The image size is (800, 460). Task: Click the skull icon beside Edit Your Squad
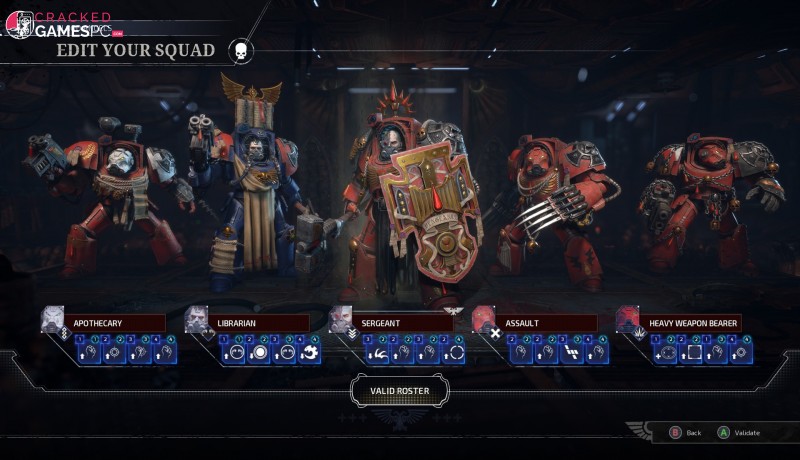coord(241,50)
